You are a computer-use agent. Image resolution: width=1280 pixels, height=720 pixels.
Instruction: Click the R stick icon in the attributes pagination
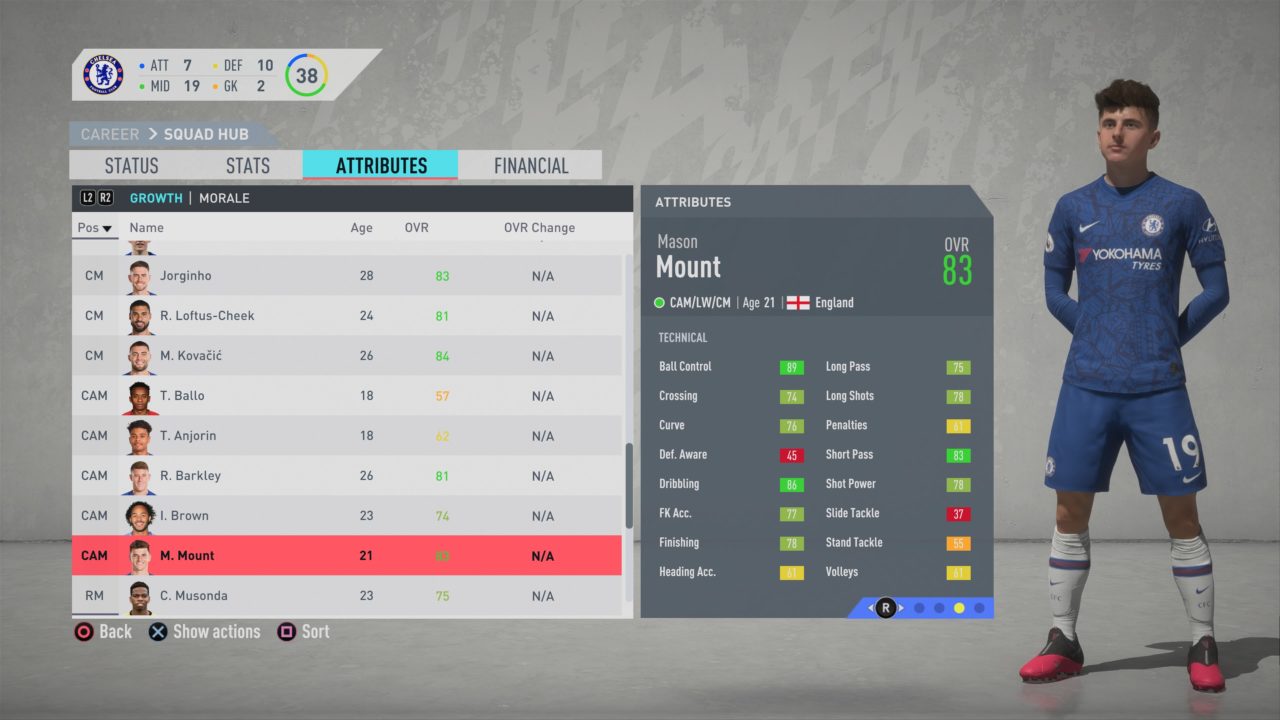(x=884, y=608)
